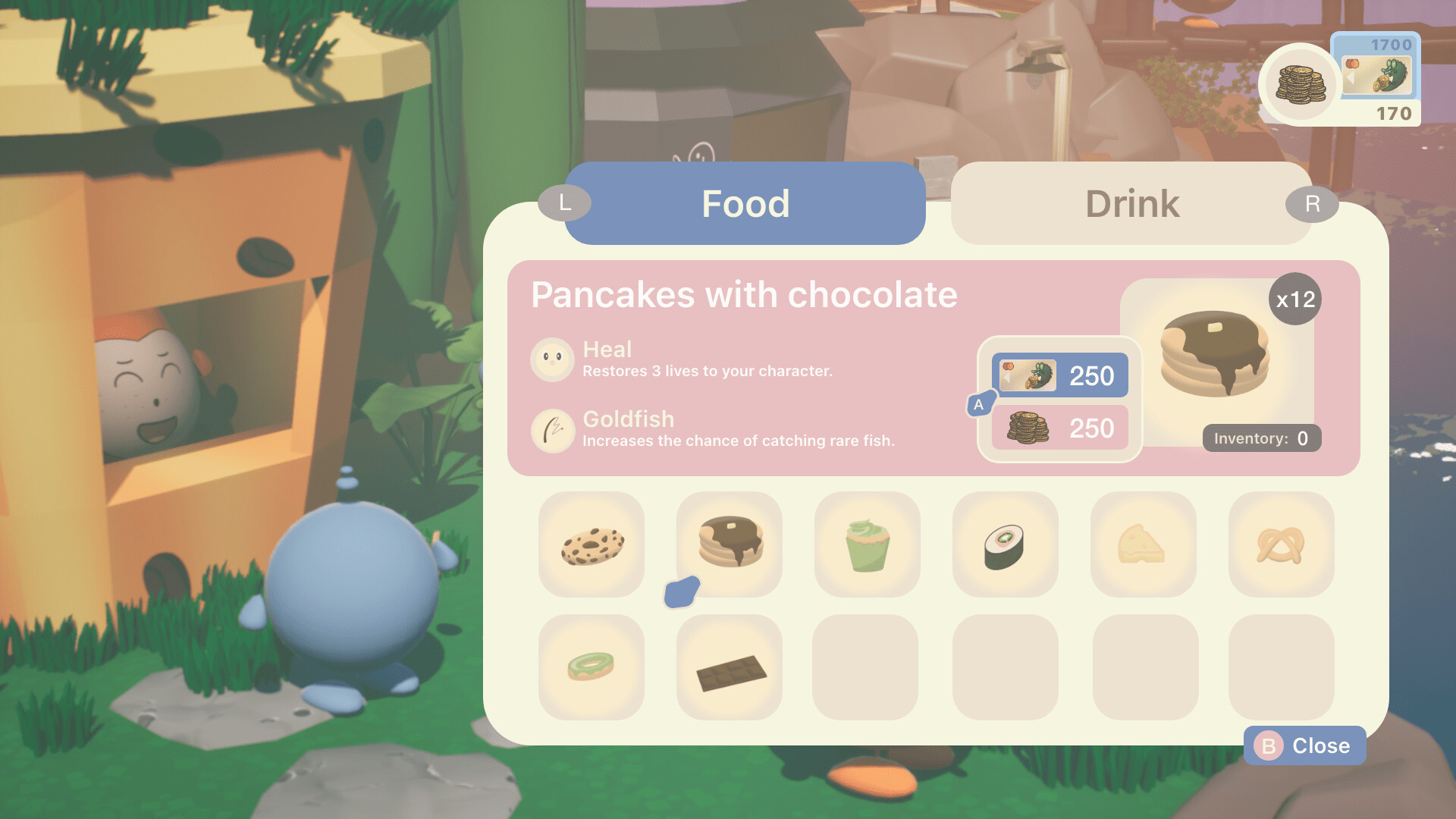This screenshot has height=819, width=1456.
Task: Close the shop menu
Action: pos(1304,745)
